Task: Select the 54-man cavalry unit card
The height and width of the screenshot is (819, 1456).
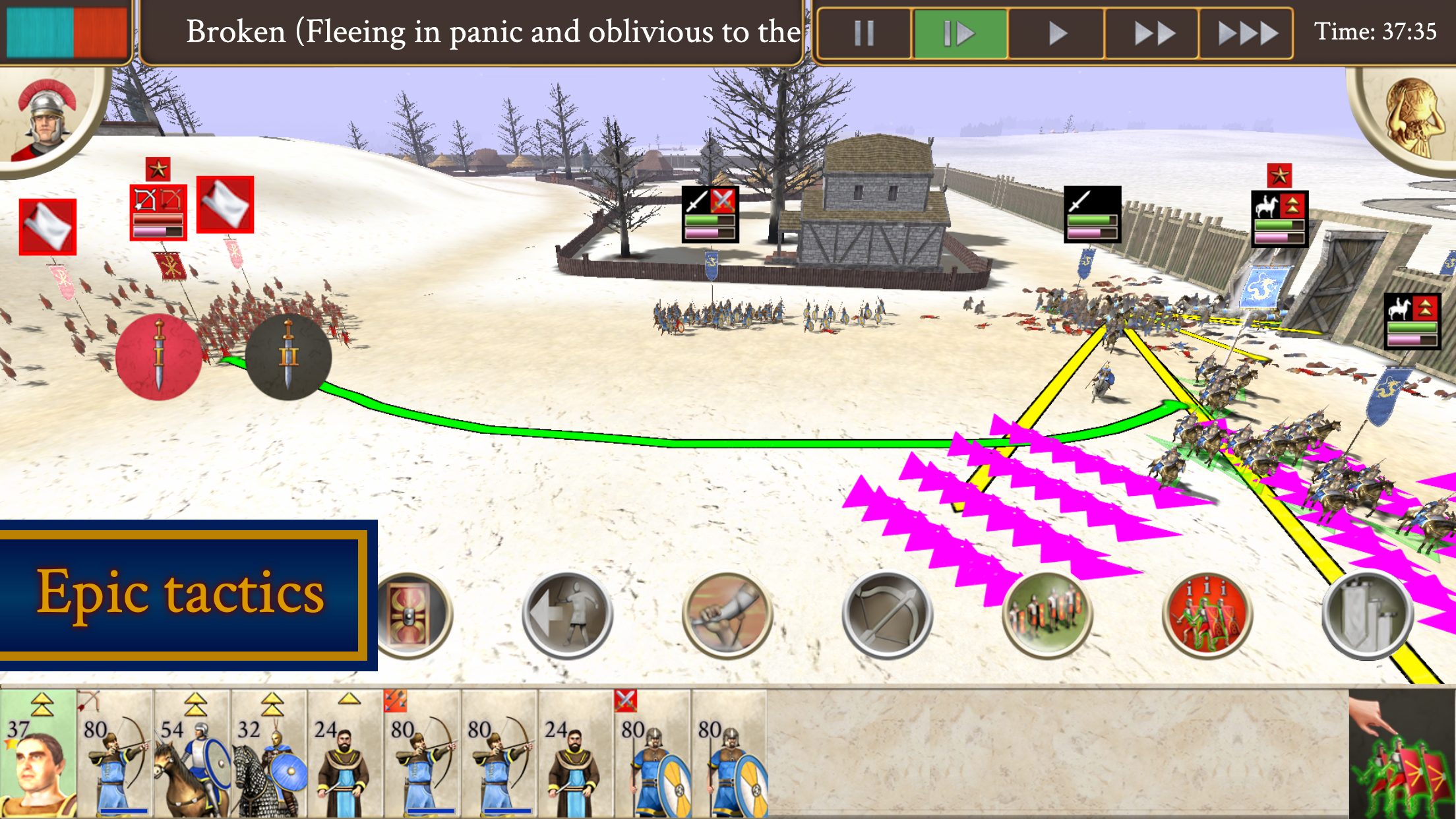Action: click(x=192, y=753)
